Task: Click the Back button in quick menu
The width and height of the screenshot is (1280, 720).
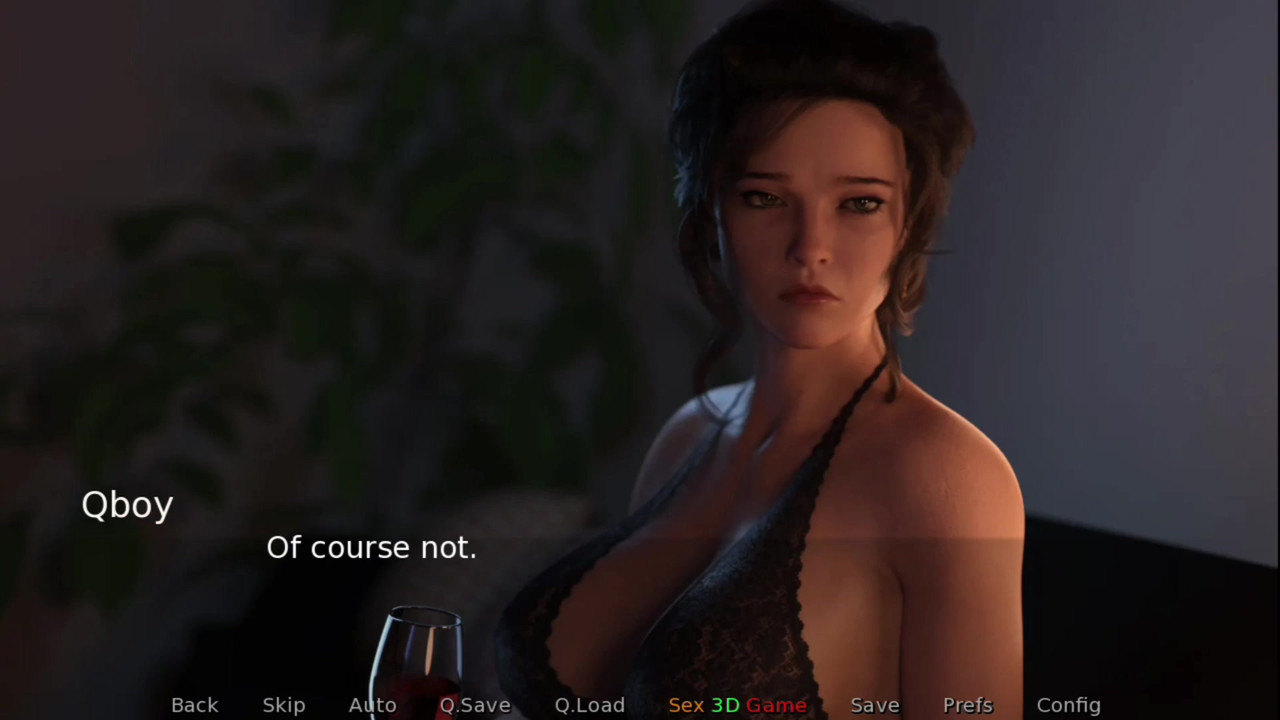Action: 194,705
